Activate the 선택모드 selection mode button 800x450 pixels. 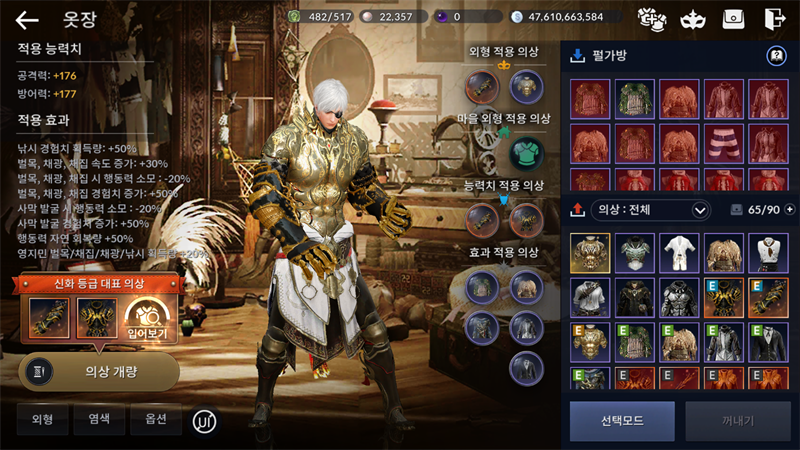(622, 421)
